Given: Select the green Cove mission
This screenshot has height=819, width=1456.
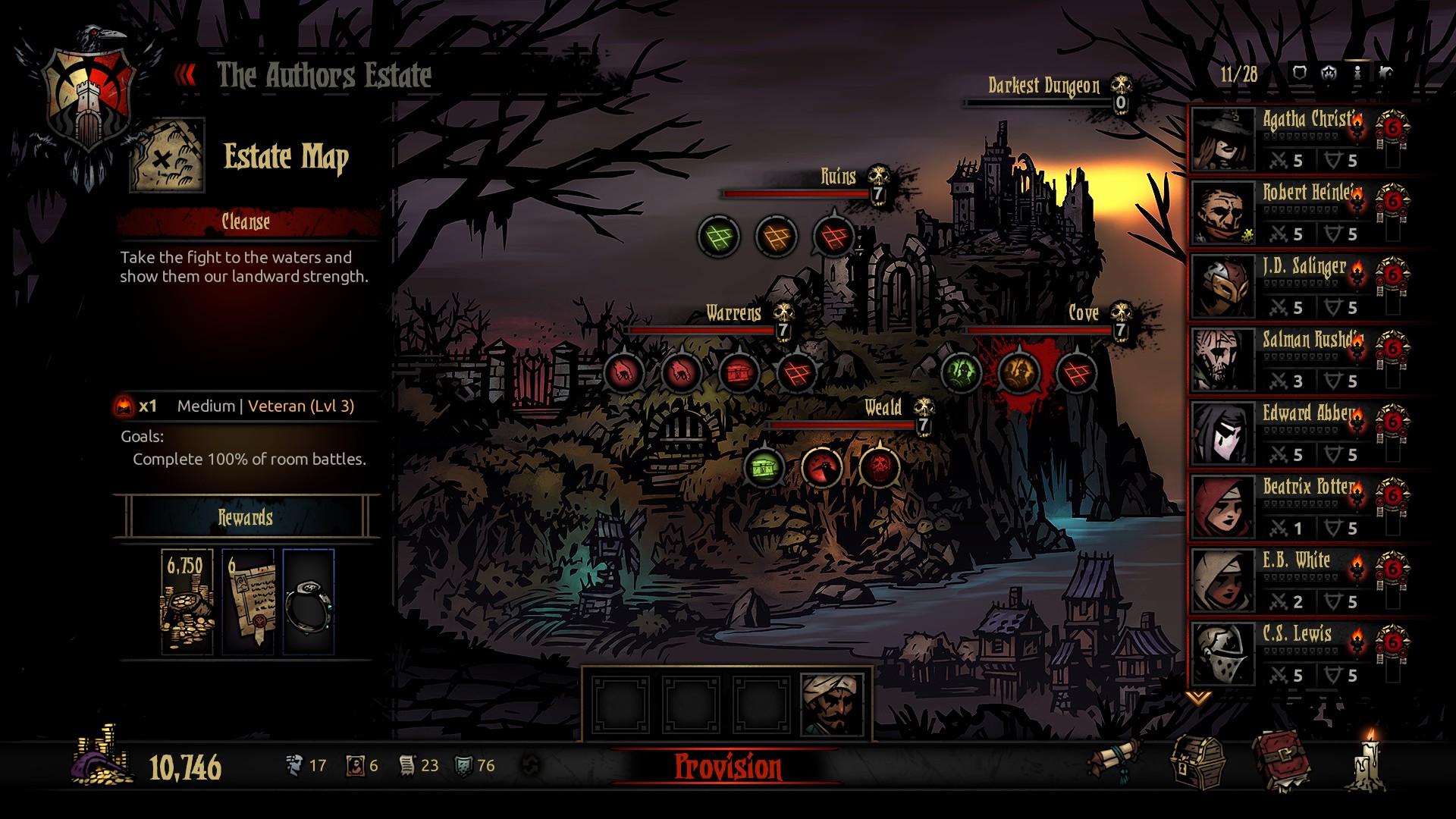Looking at the screenshot, I should [960, 372].
